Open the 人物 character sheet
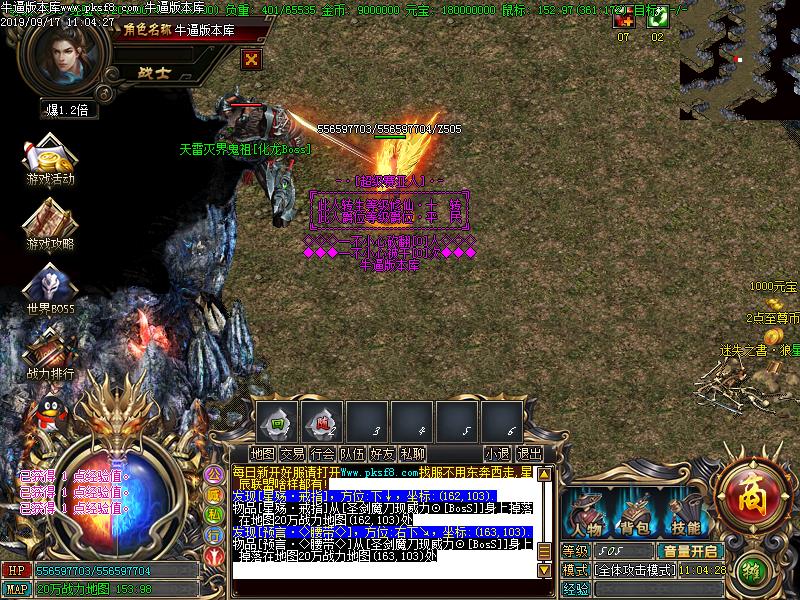 click(x=585, y=514)
